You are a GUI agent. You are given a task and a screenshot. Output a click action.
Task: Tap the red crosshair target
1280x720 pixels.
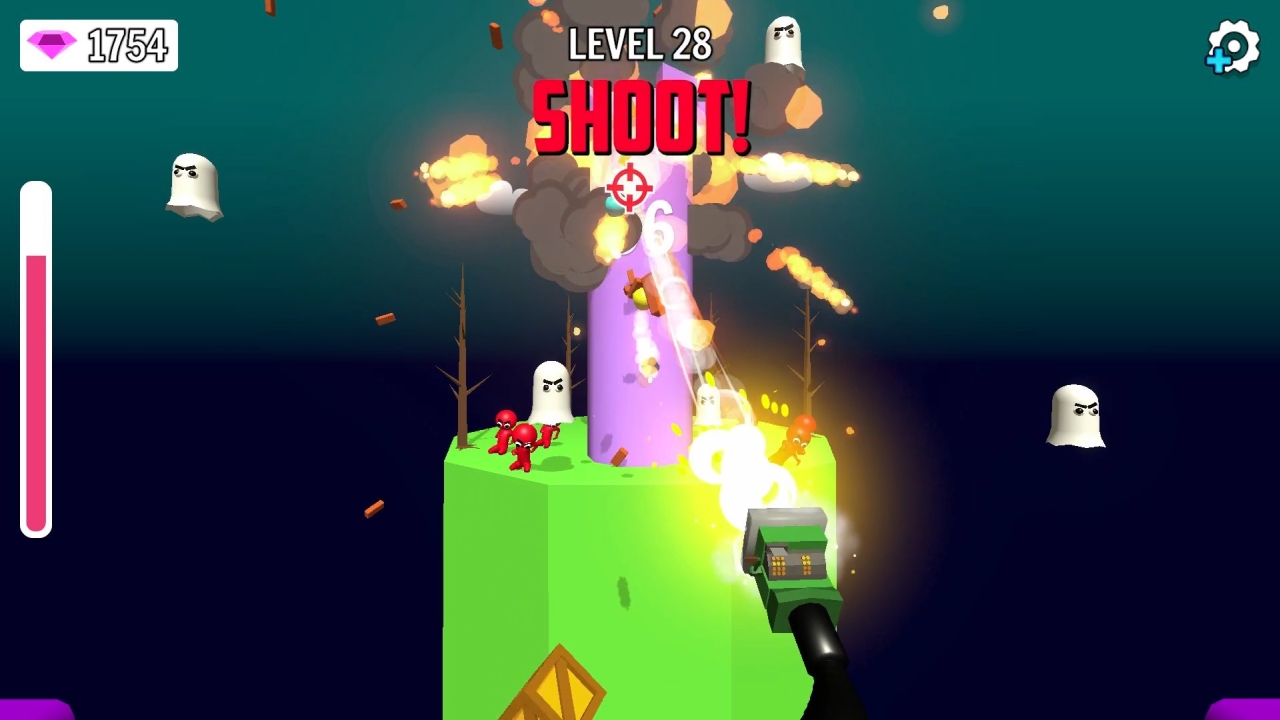pyautogui.click(x=628, y=188)
